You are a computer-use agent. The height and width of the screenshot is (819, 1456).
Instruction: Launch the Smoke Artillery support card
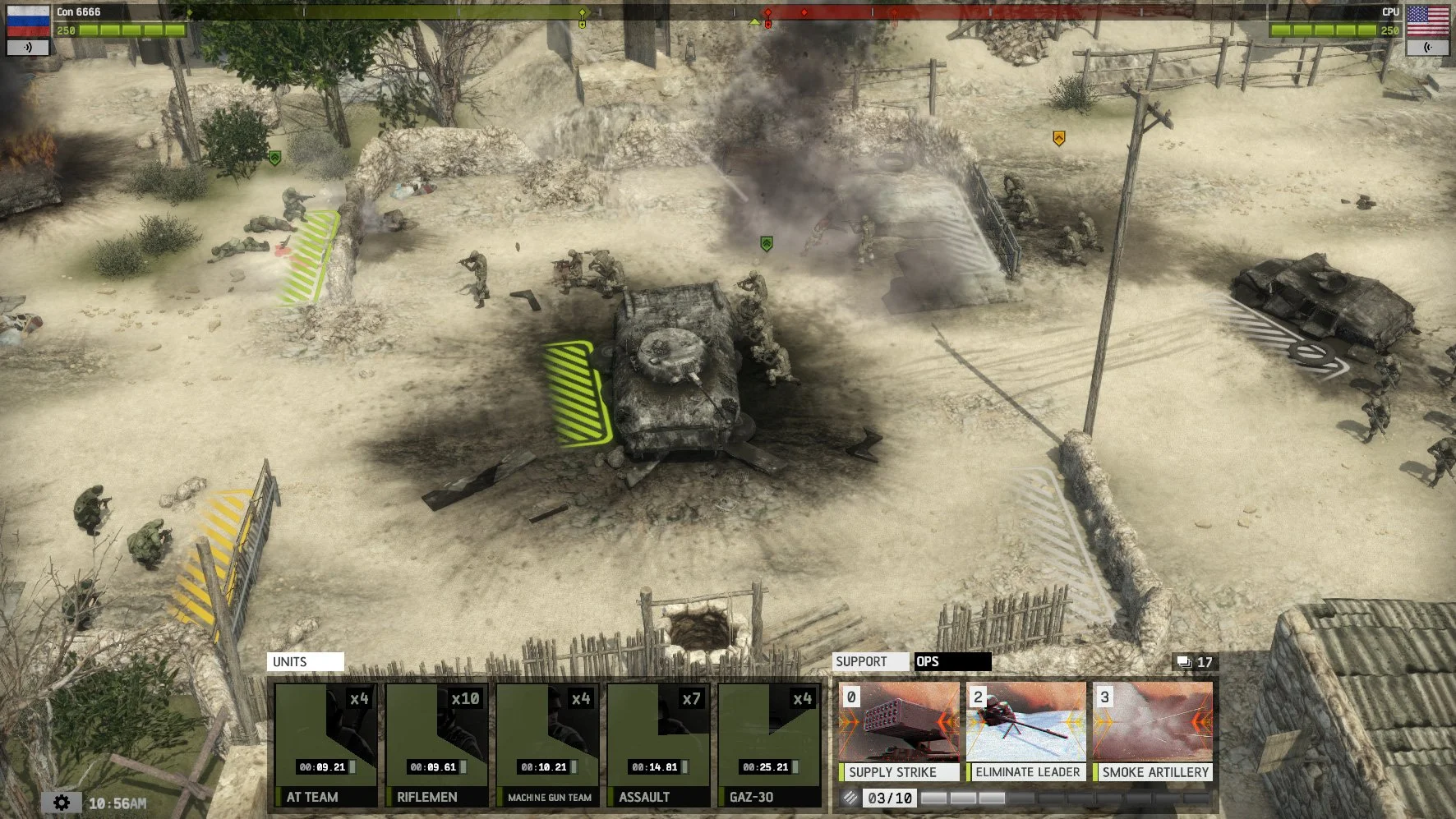click(1154, 731)
